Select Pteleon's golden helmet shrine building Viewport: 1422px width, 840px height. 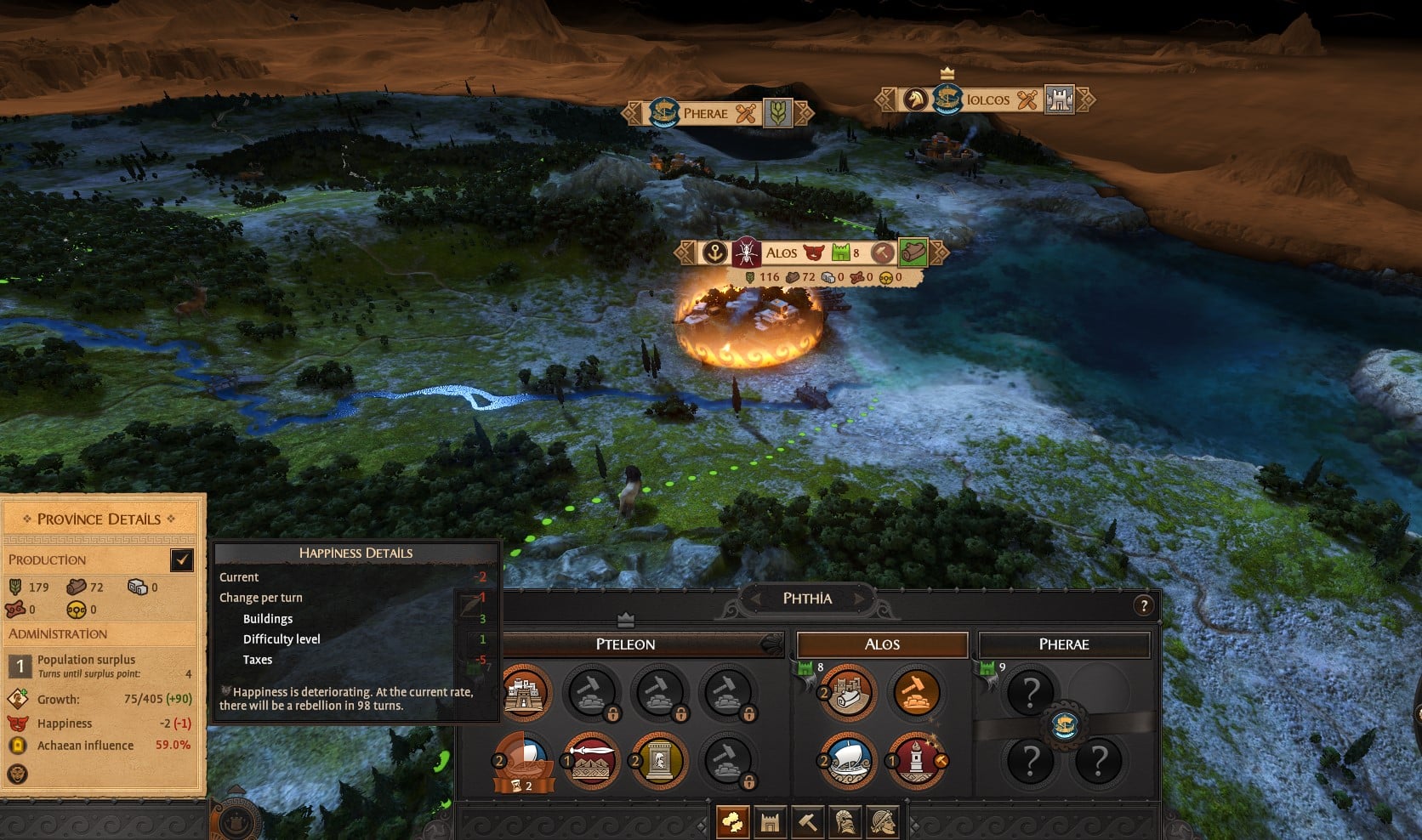[x=659, y=761]
